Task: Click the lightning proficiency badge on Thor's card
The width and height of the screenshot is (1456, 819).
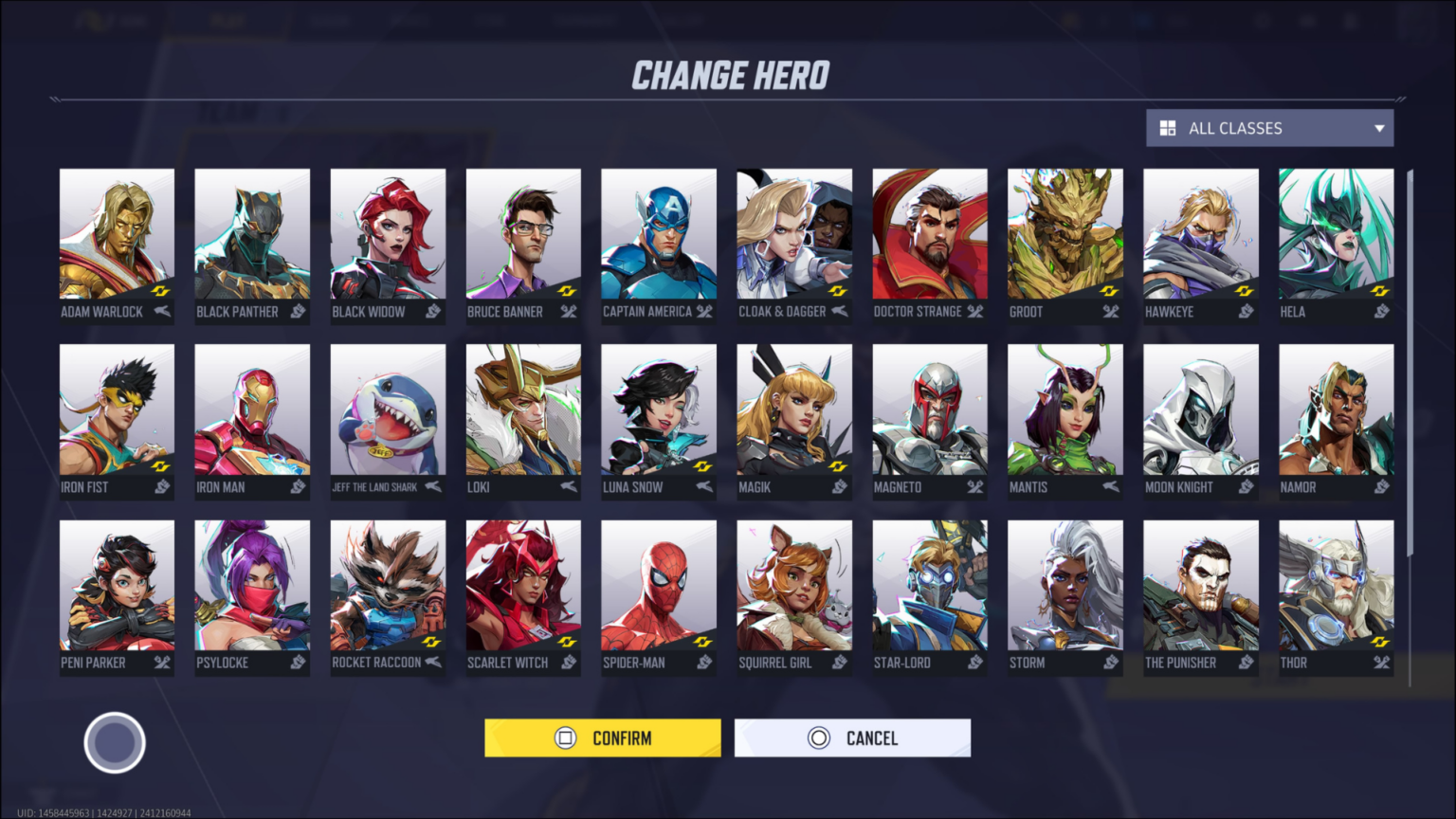Action: pos(1380,641)
